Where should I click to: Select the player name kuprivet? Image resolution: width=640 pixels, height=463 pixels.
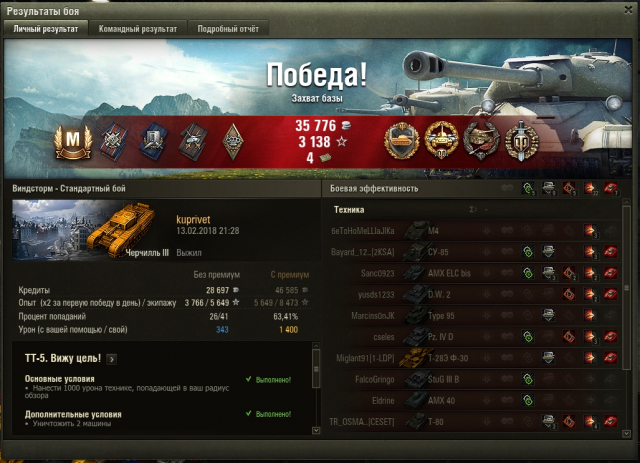[x=195, y=217]
